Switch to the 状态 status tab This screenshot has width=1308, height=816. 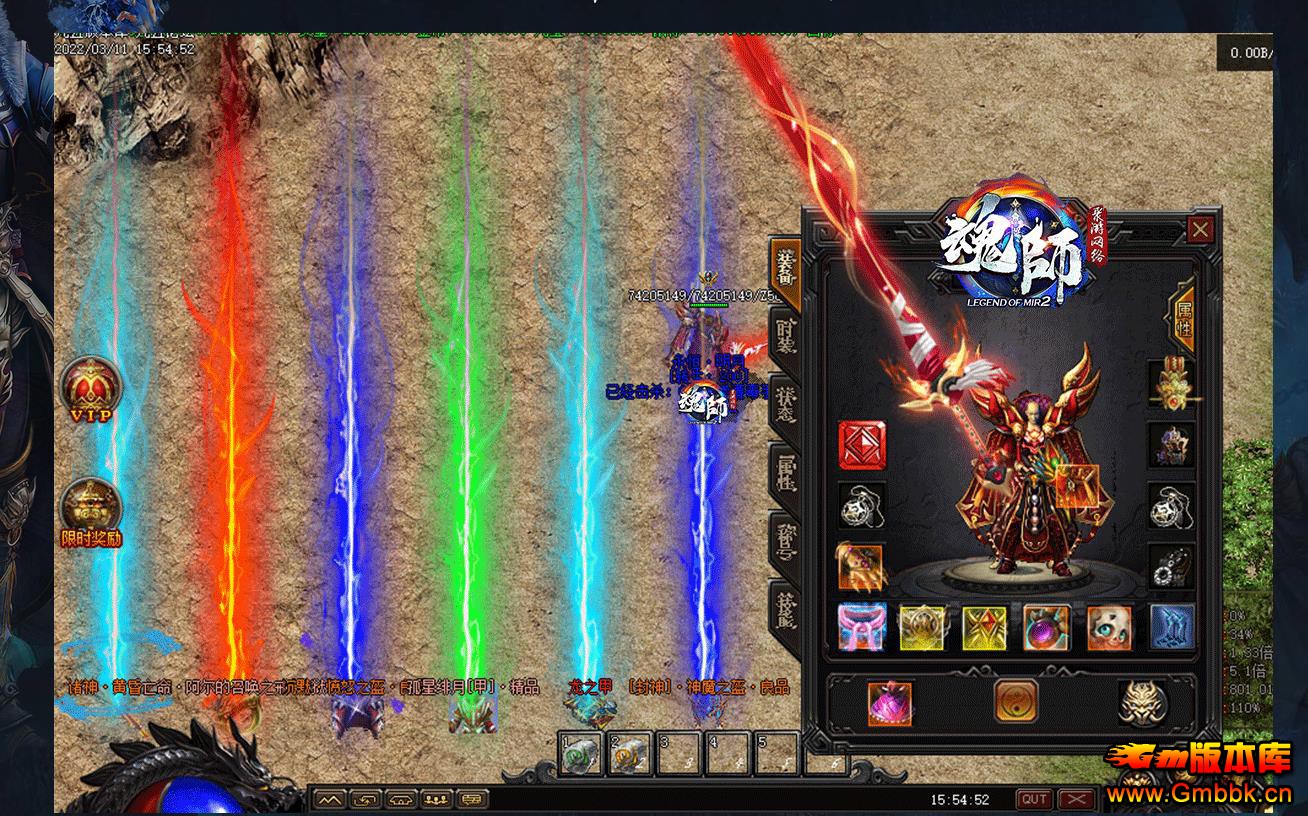pyautogui.click(x=786, y=402)
